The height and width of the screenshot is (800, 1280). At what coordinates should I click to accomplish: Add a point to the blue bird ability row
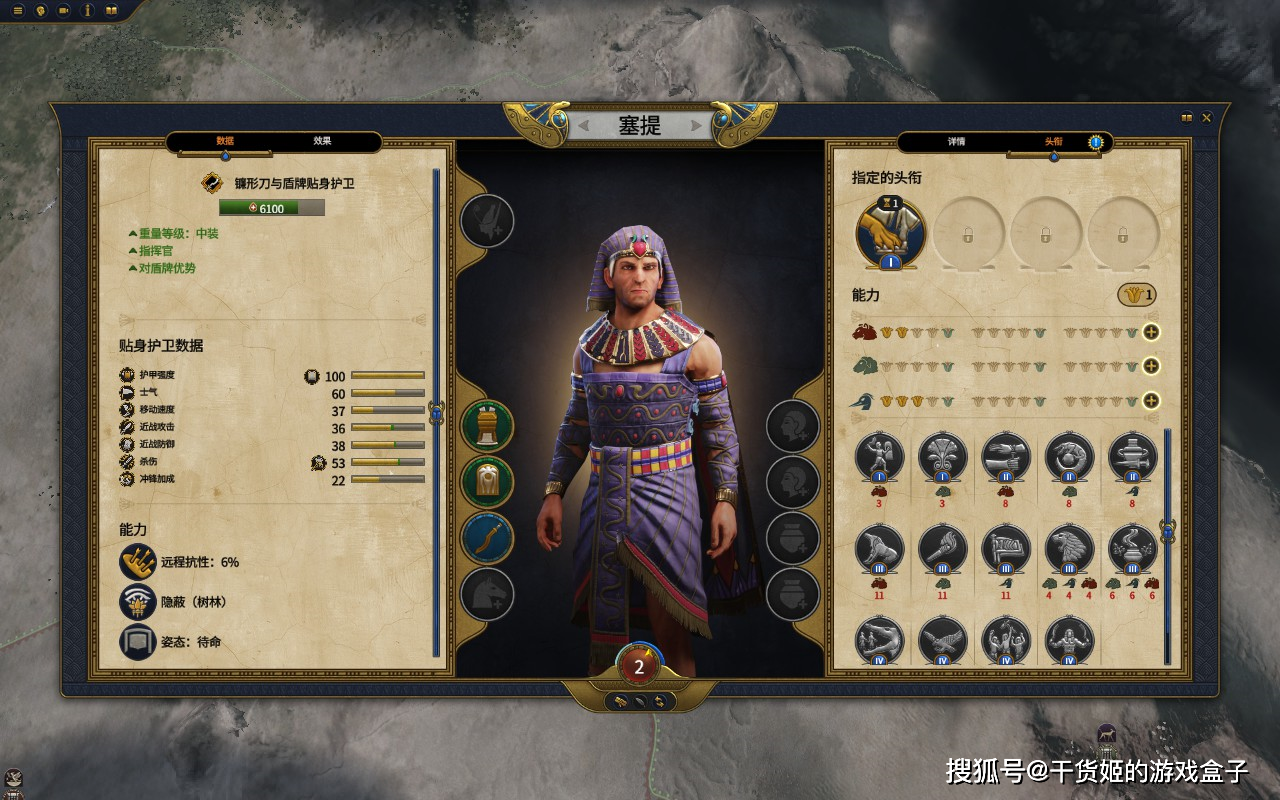click(x=1151, y=401)
